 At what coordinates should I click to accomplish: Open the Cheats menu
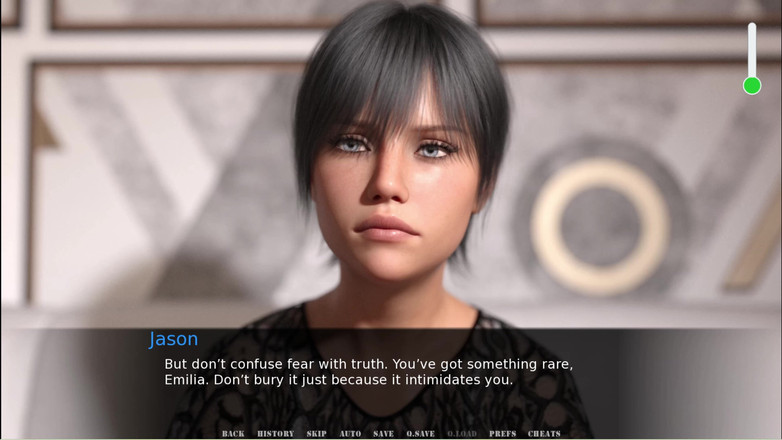coord(544,434)
